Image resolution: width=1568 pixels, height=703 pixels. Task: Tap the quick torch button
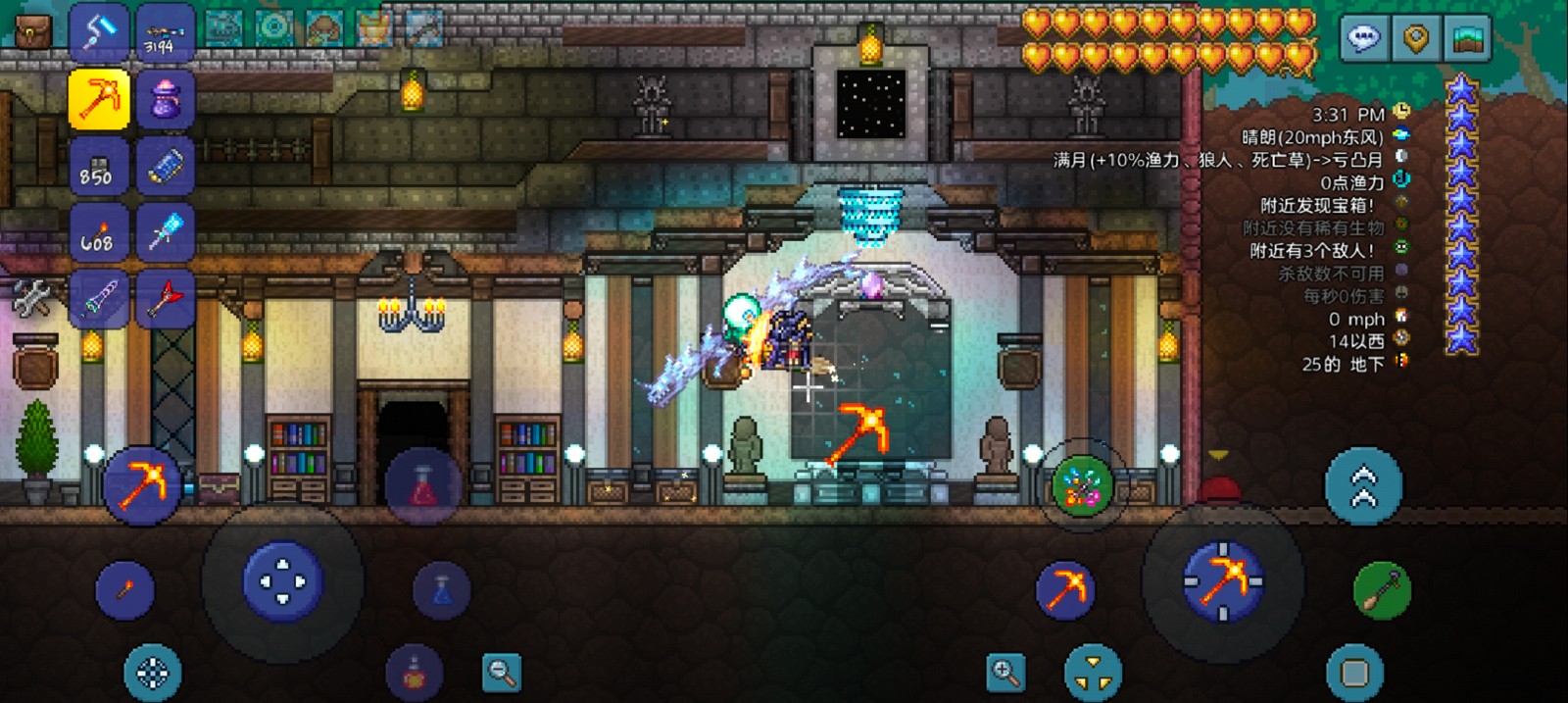tap(125, 590)
